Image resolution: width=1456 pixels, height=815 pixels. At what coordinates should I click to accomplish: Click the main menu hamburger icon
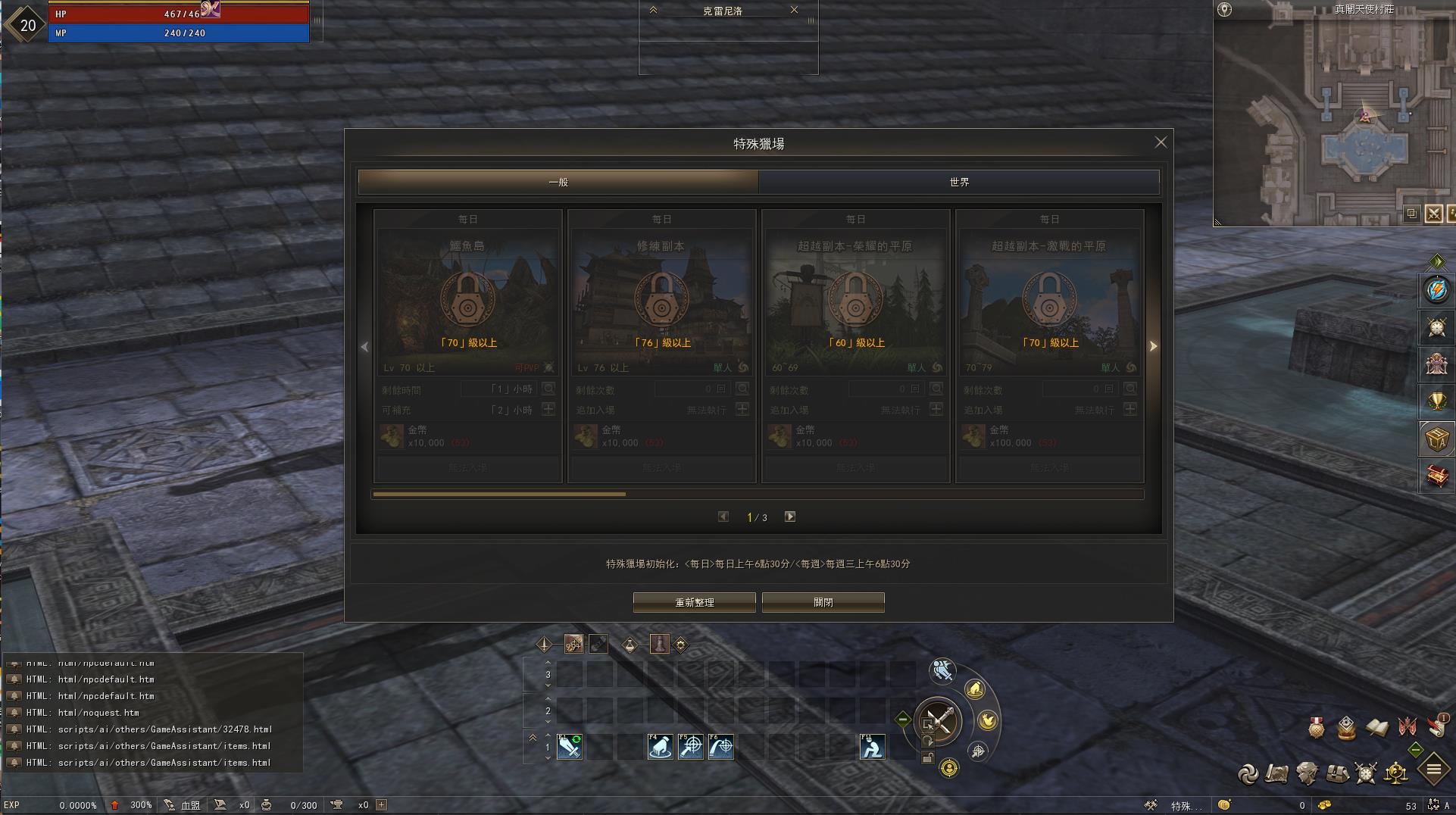point(1433,770)
